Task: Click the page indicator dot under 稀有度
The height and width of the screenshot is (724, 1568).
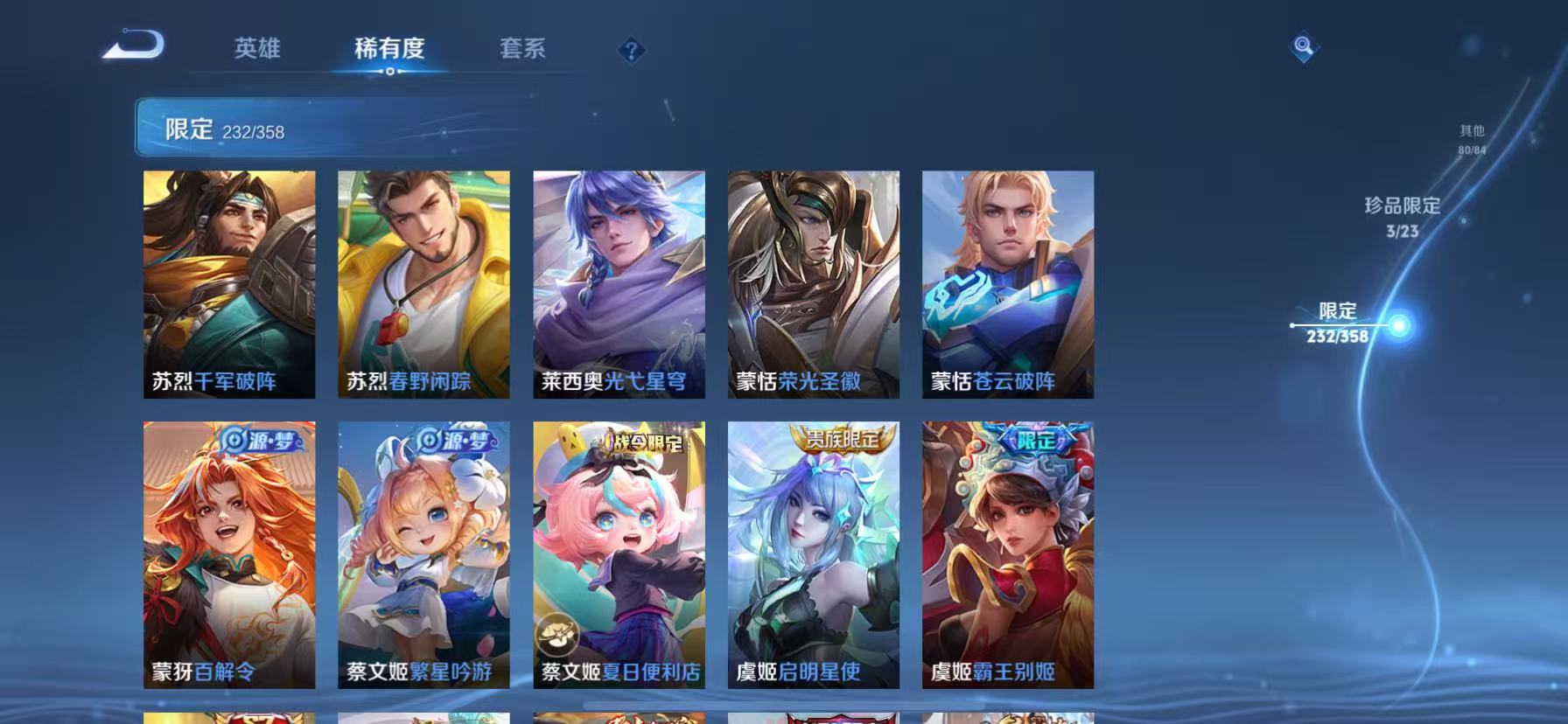Action: point(389,73)
